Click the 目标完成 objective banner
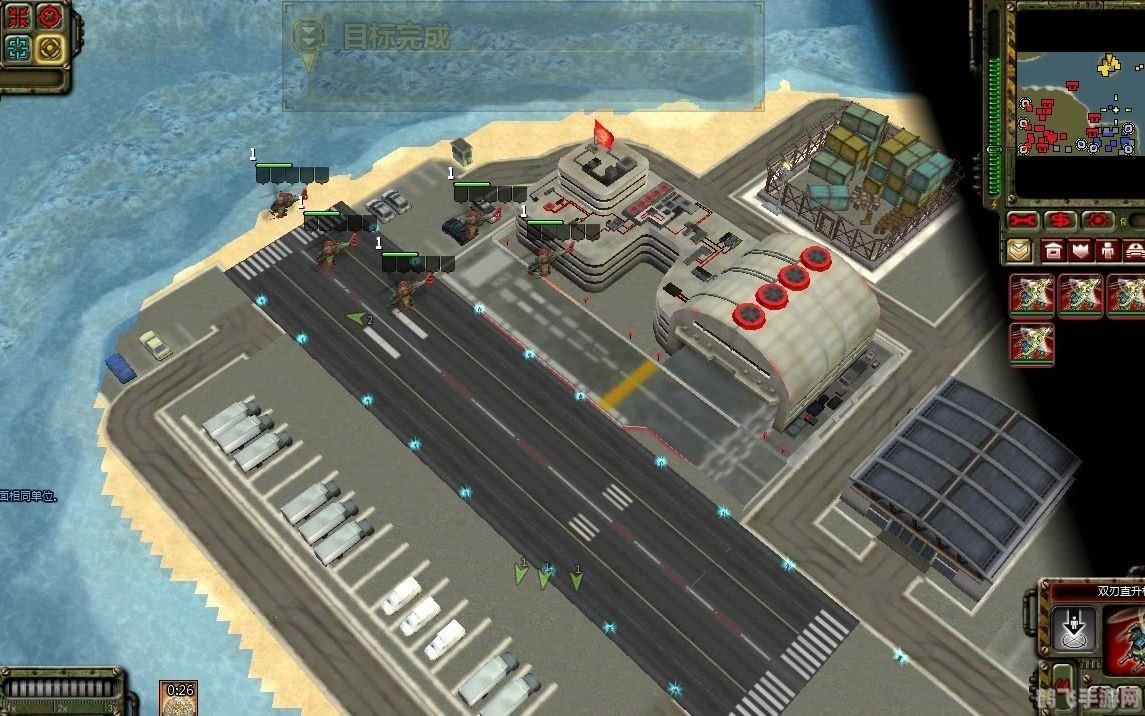 (522, 55)
